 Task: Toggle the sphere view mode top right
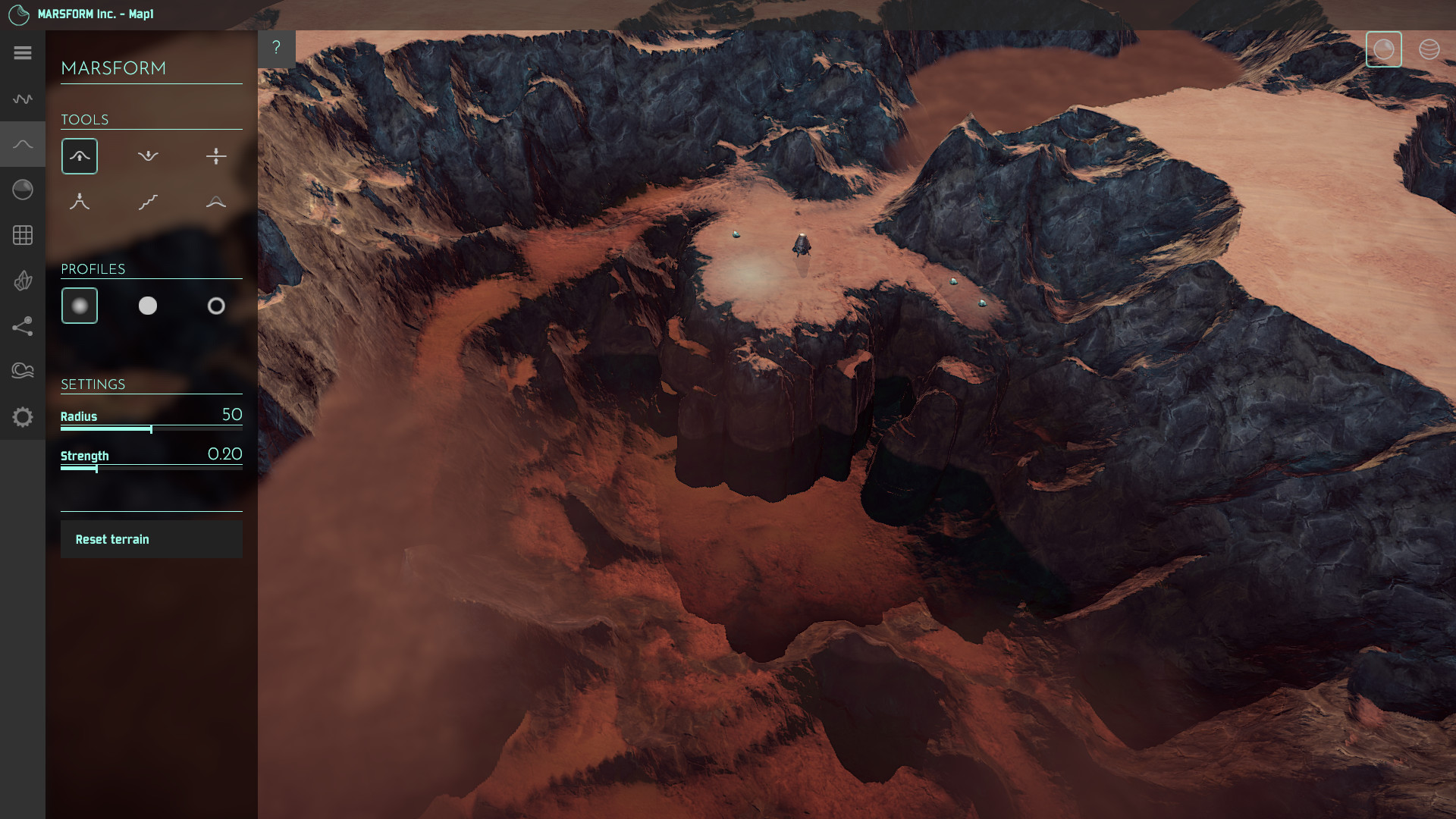[1384, 49]
